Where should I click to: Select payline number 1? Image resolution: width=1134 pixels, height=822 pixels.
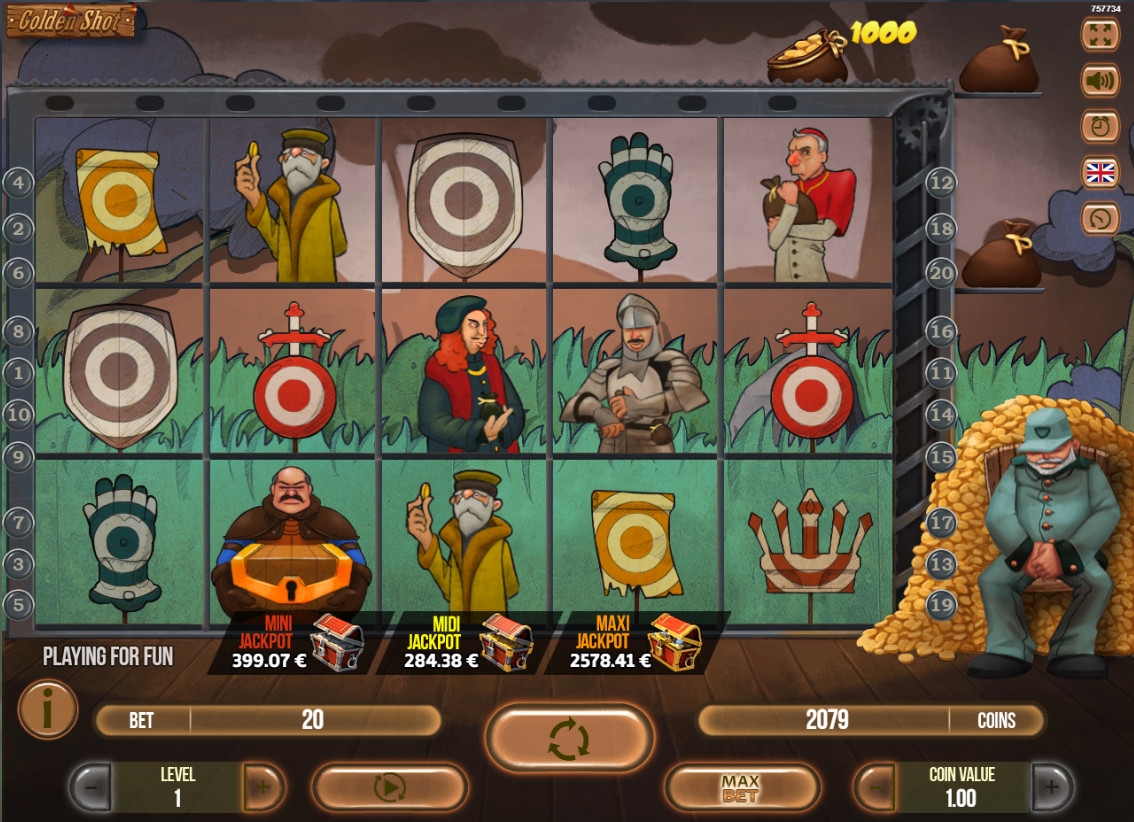click(x=19, y=373)
